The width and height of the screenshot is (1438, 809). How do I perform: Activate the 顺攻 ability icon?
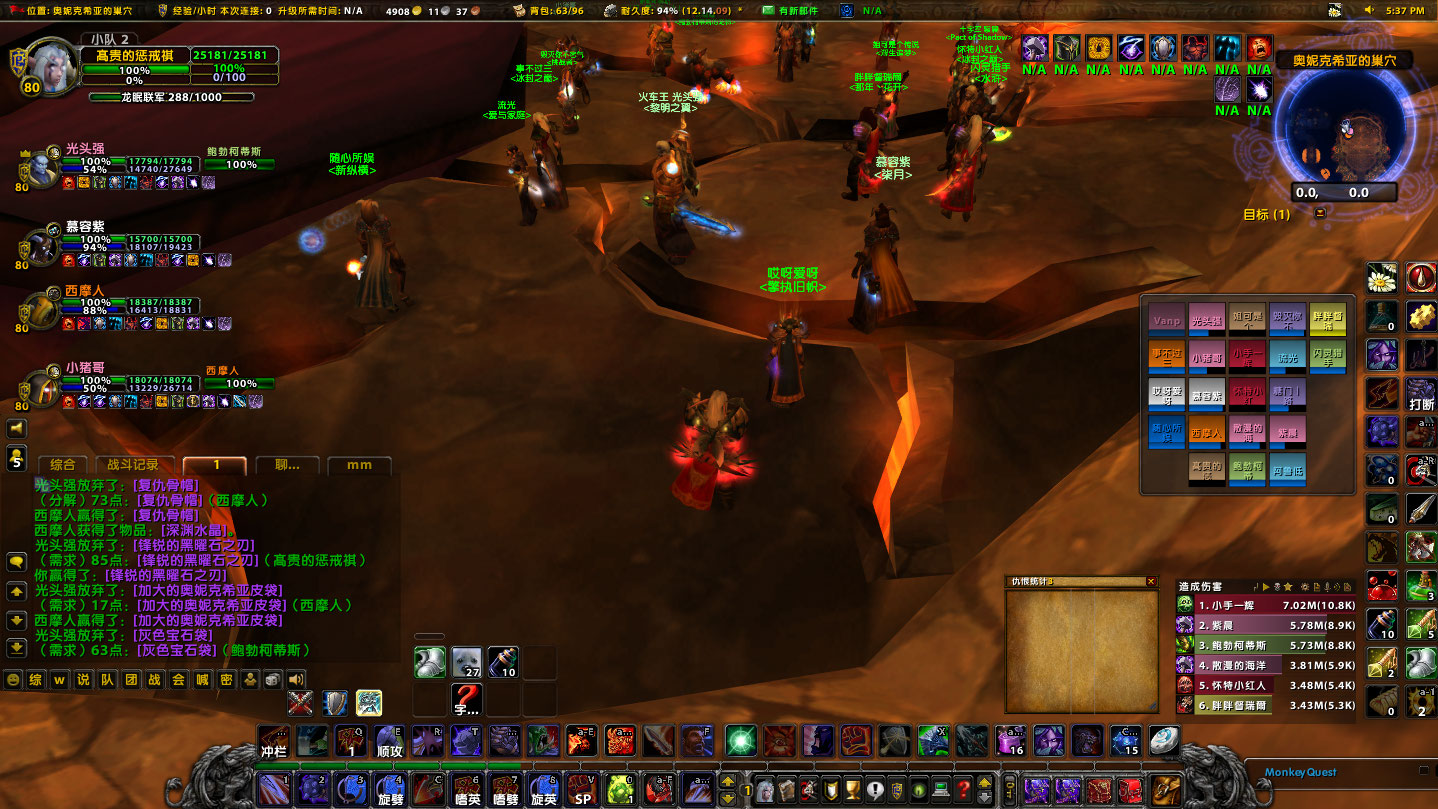pos(389,740)
